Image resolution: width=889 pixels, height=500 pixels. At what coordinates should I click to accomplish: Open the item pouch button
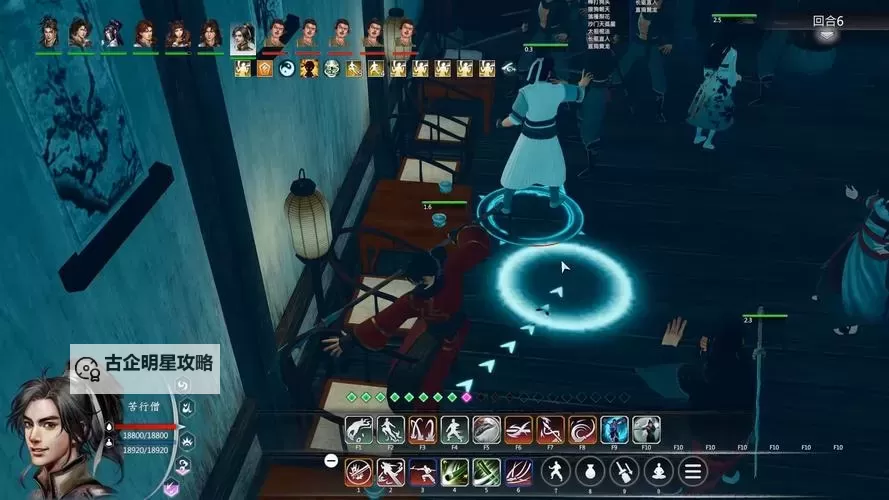(x=591, y=471)
